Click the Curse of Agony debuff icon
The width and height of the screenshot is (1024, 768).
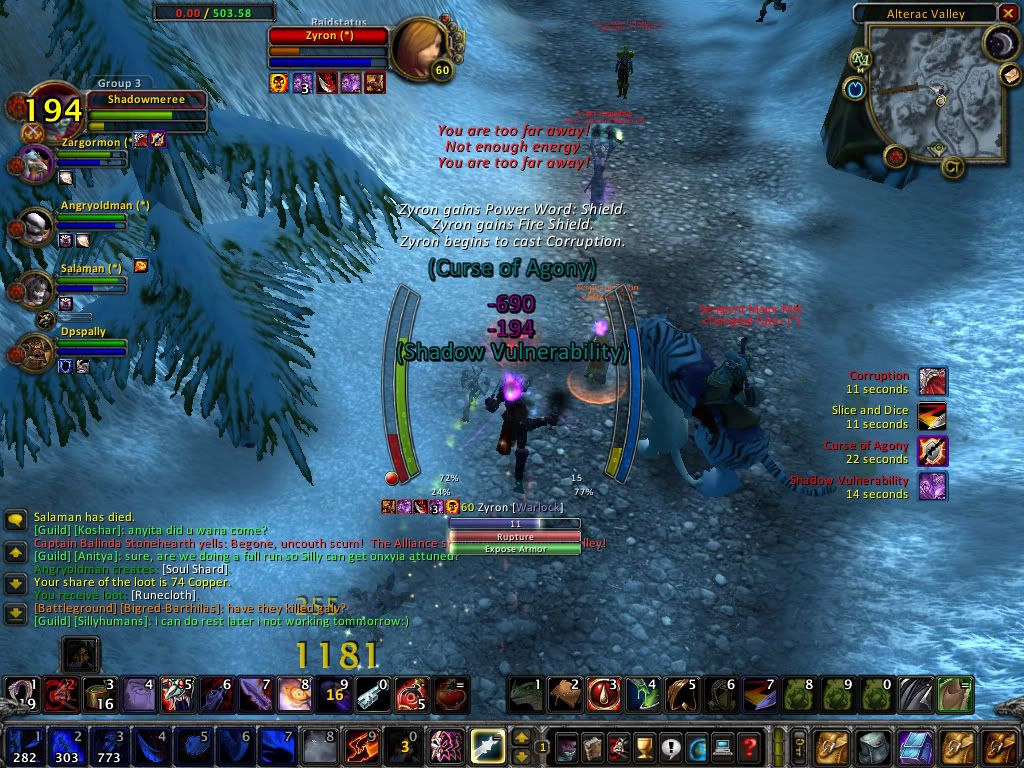[932, 452]
